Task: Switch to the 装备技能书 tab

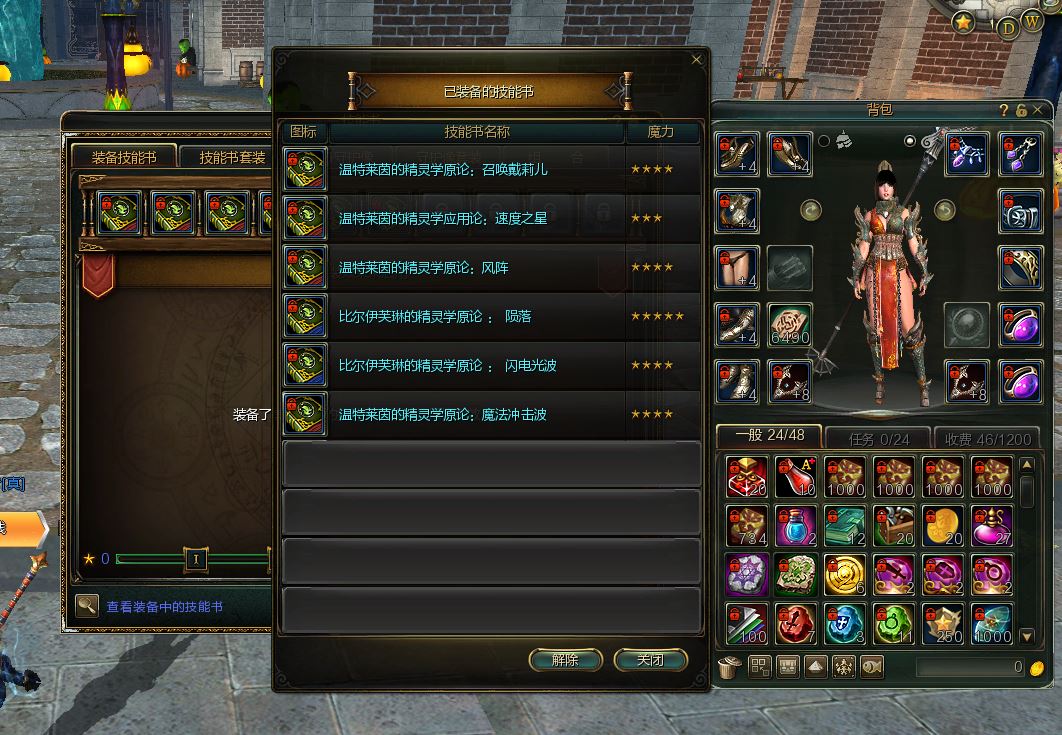Action: (124, 157)
